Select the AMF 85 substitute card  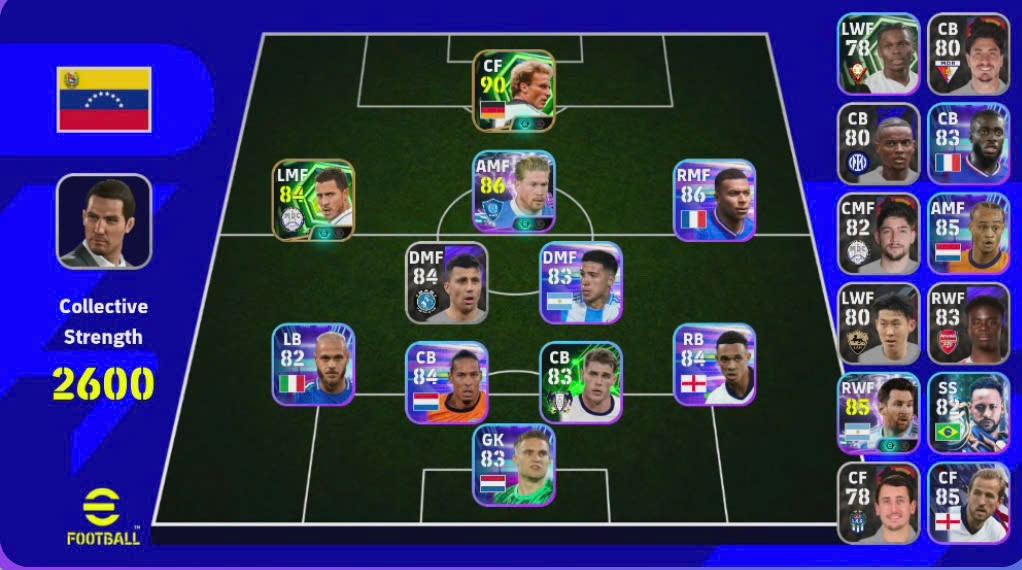pyautogui.click(x=968, y=234)
